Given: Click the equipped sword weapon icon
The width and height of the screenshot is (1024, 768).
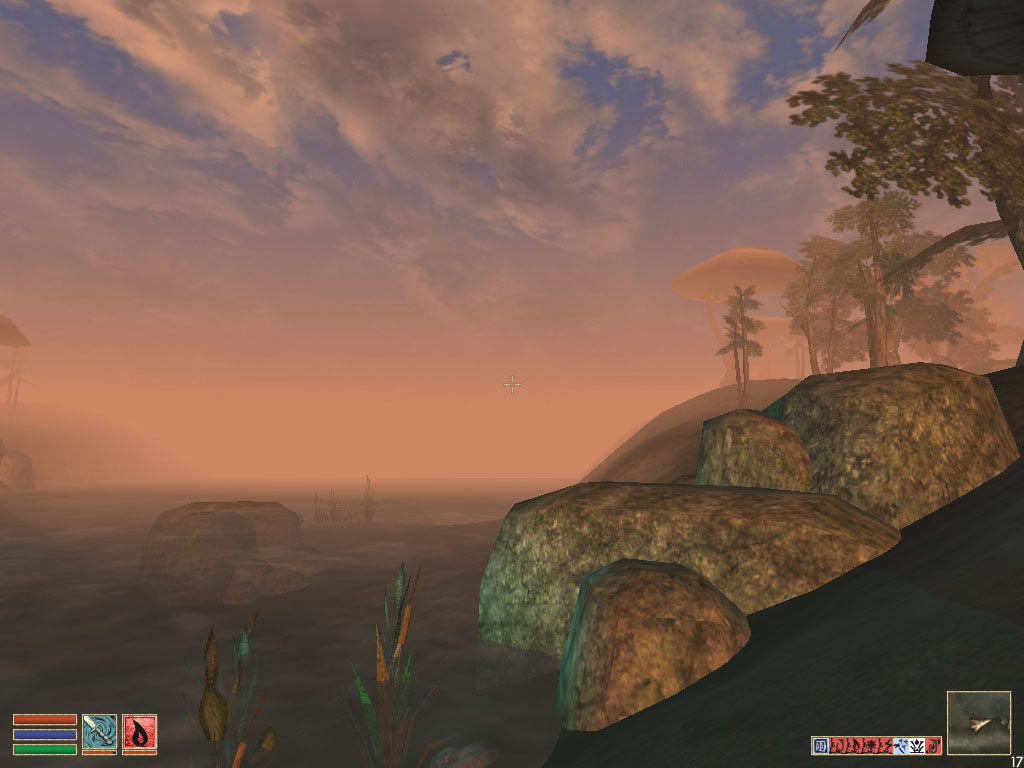Looking at the screenshot, I should click(x=99, y=732).
